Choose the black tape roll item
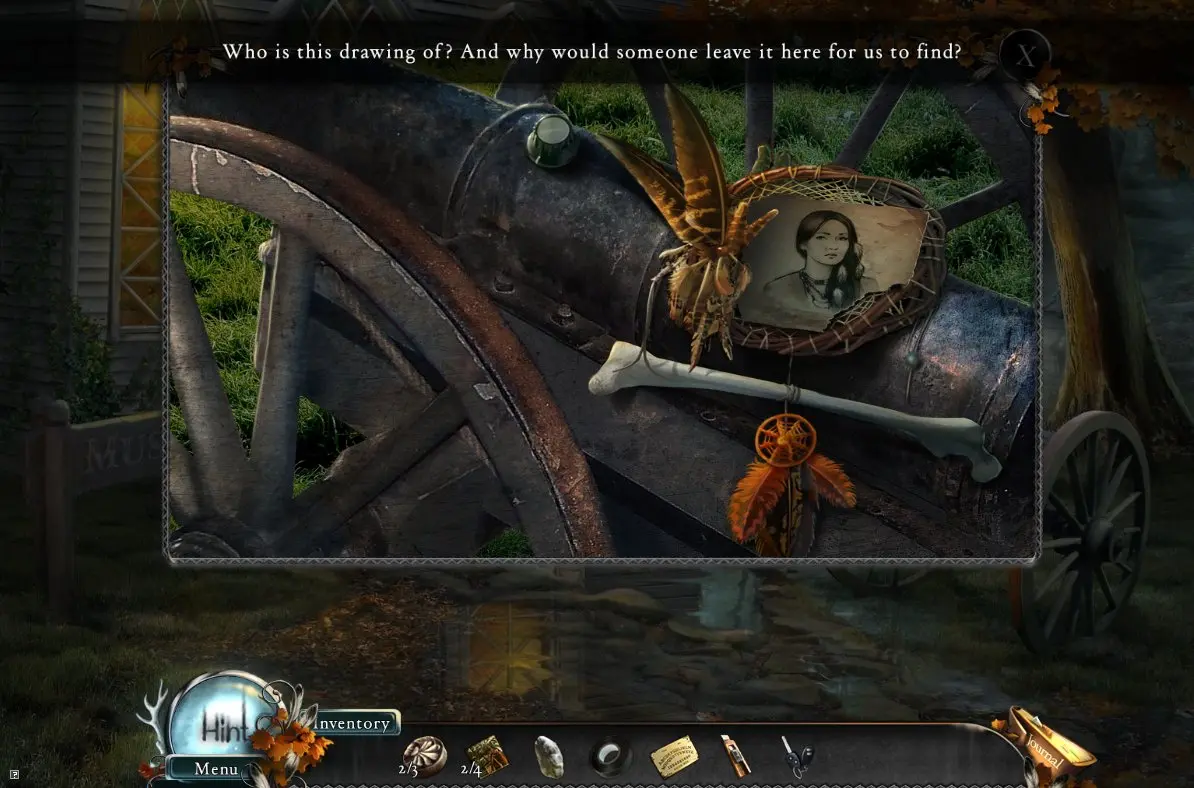 [x=610, y=757]
